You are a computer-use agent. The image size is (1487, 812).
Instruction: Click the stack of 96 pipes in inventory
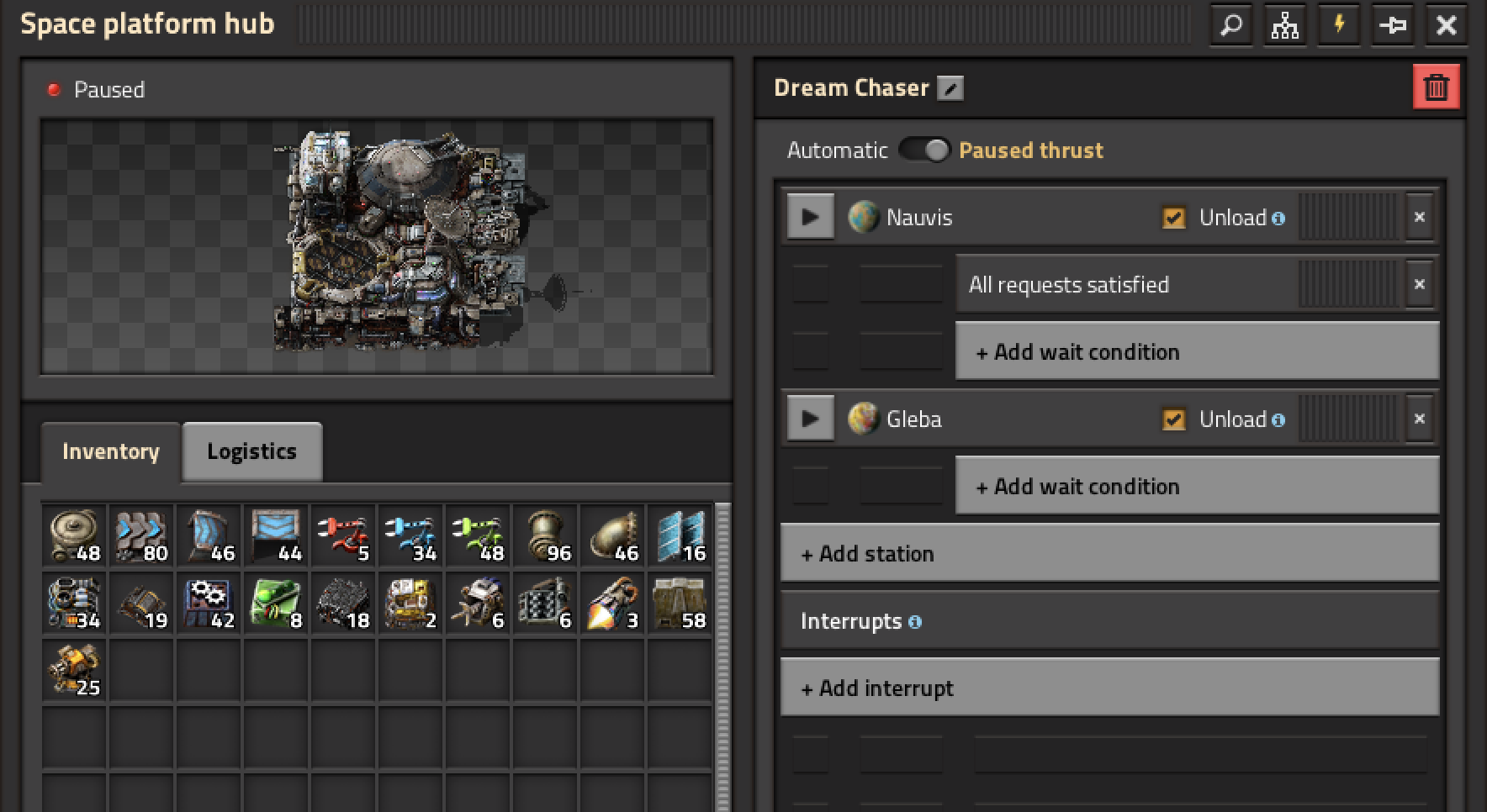click(544, 535)
